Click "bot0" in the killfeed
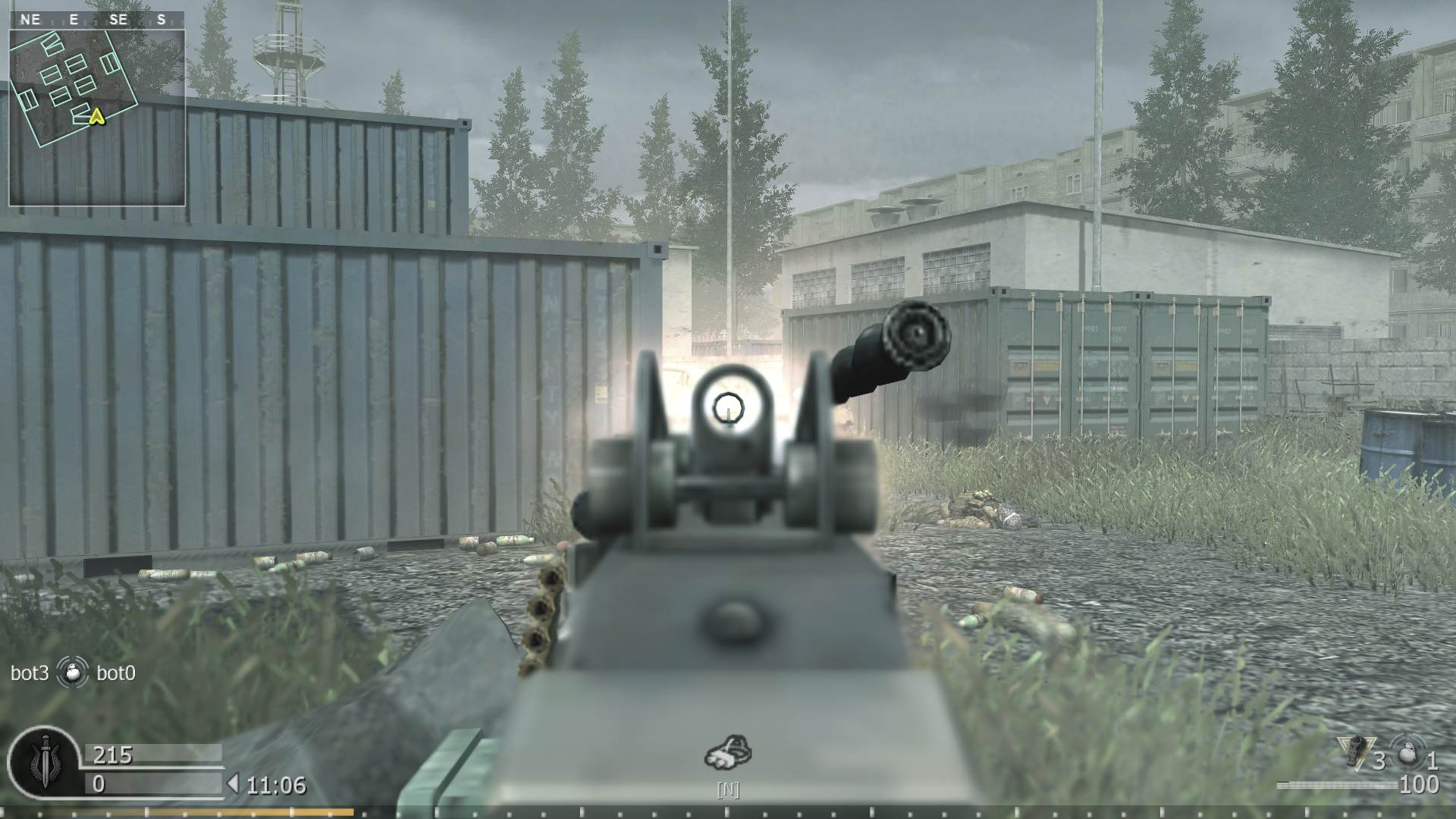Screen dimensions: 1456x819 [x=117, y=673]
